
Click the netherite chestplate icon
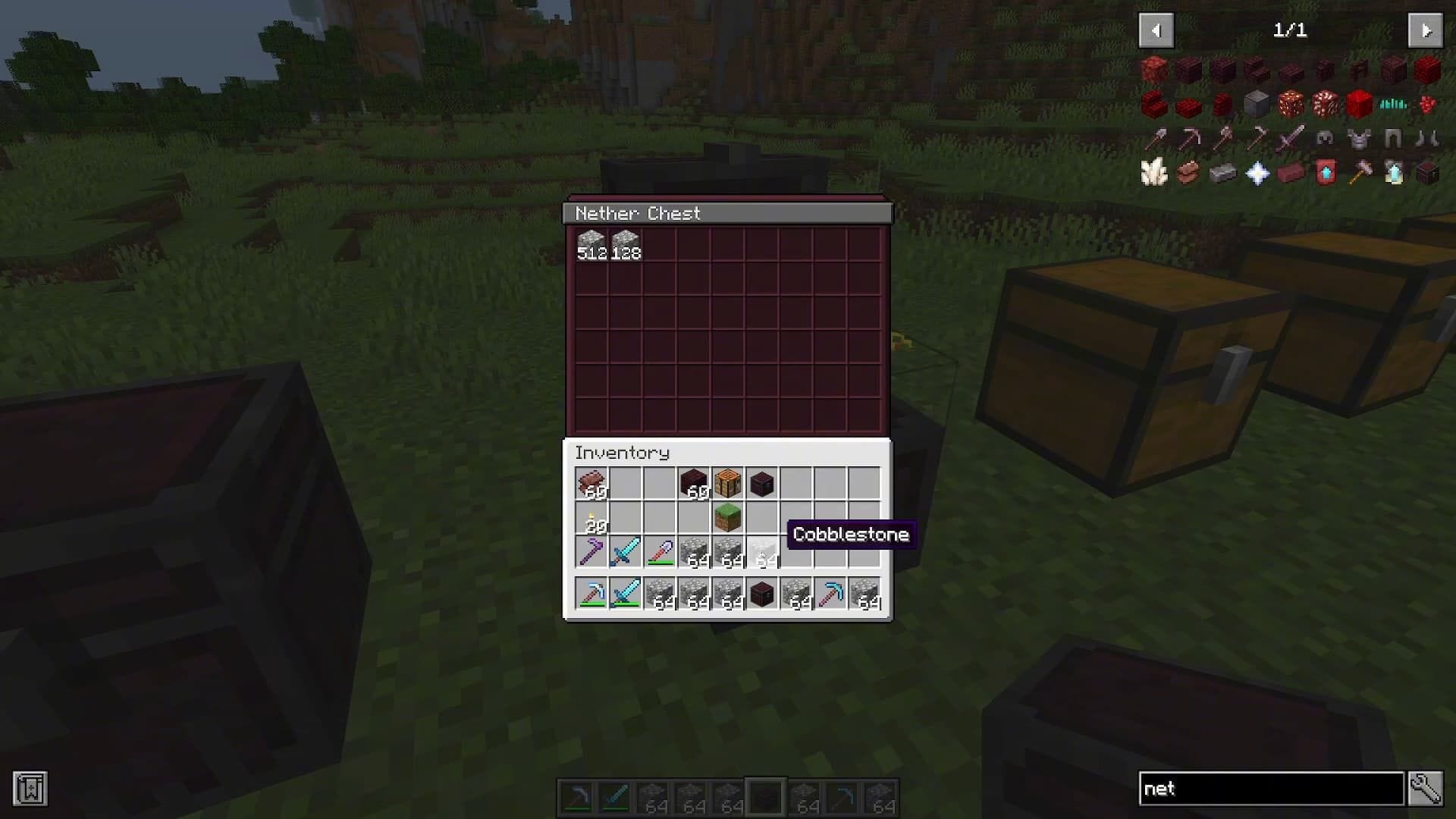(1360, 140)
